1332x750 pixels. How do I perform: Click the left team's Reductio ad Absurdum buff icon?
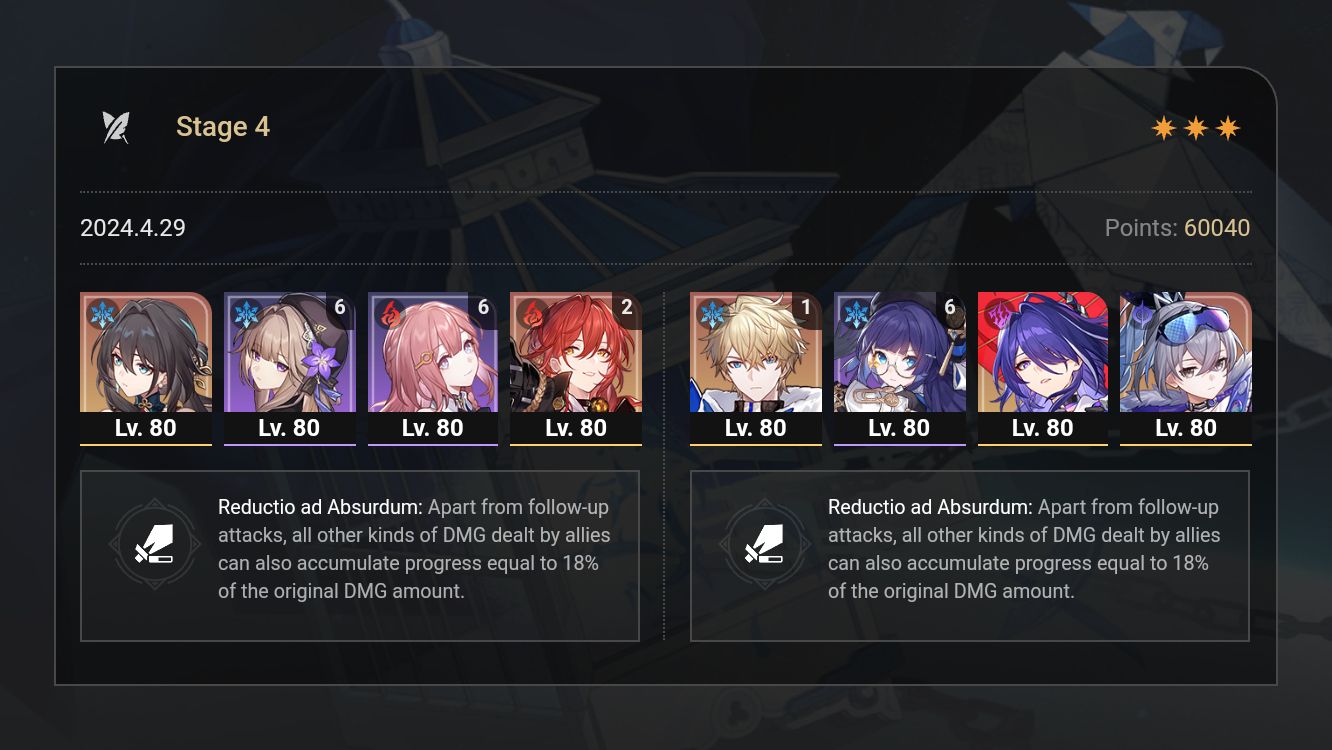click(156, 544)
